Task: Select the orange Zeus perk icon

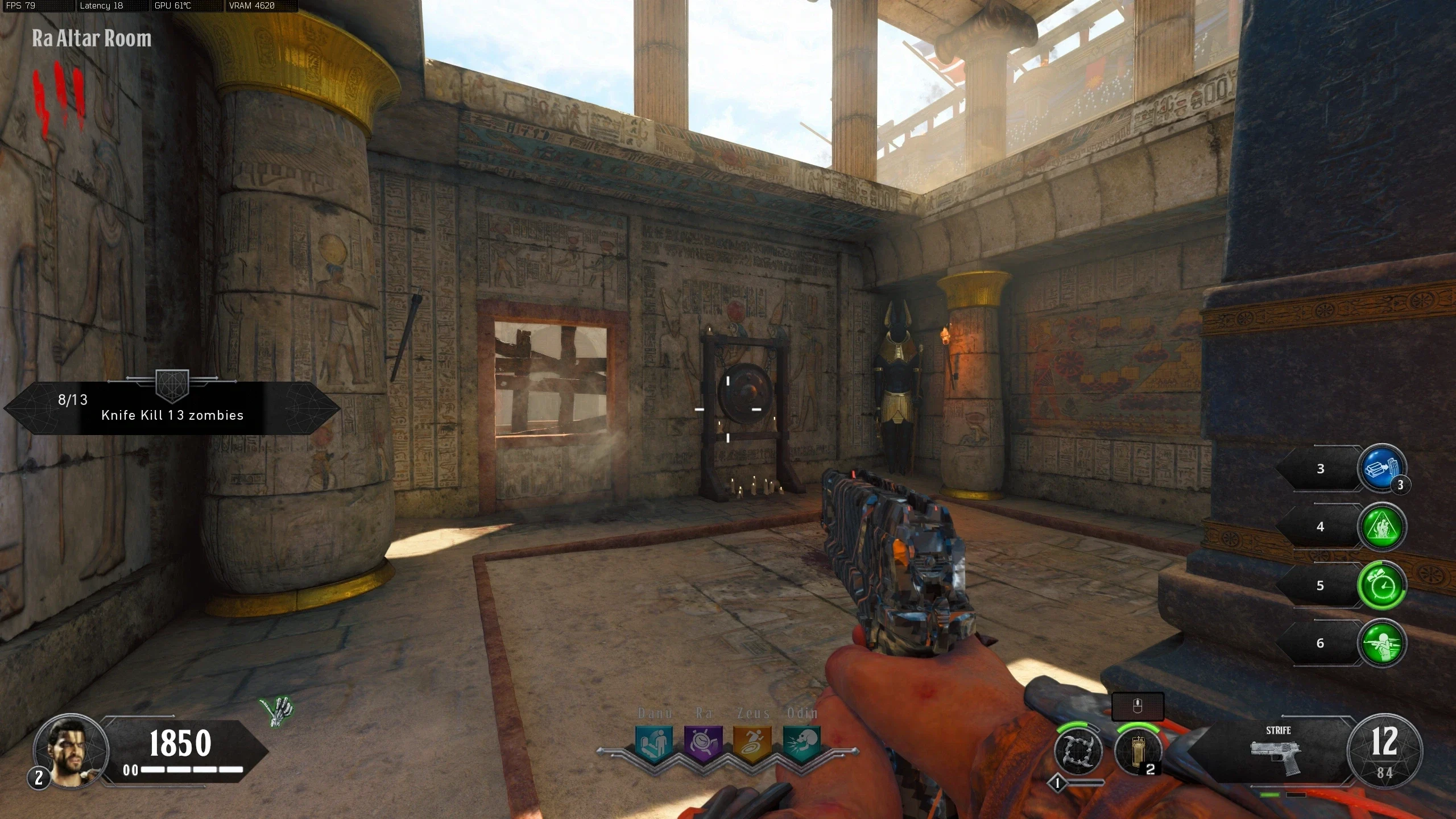Action: click(752, 742)
